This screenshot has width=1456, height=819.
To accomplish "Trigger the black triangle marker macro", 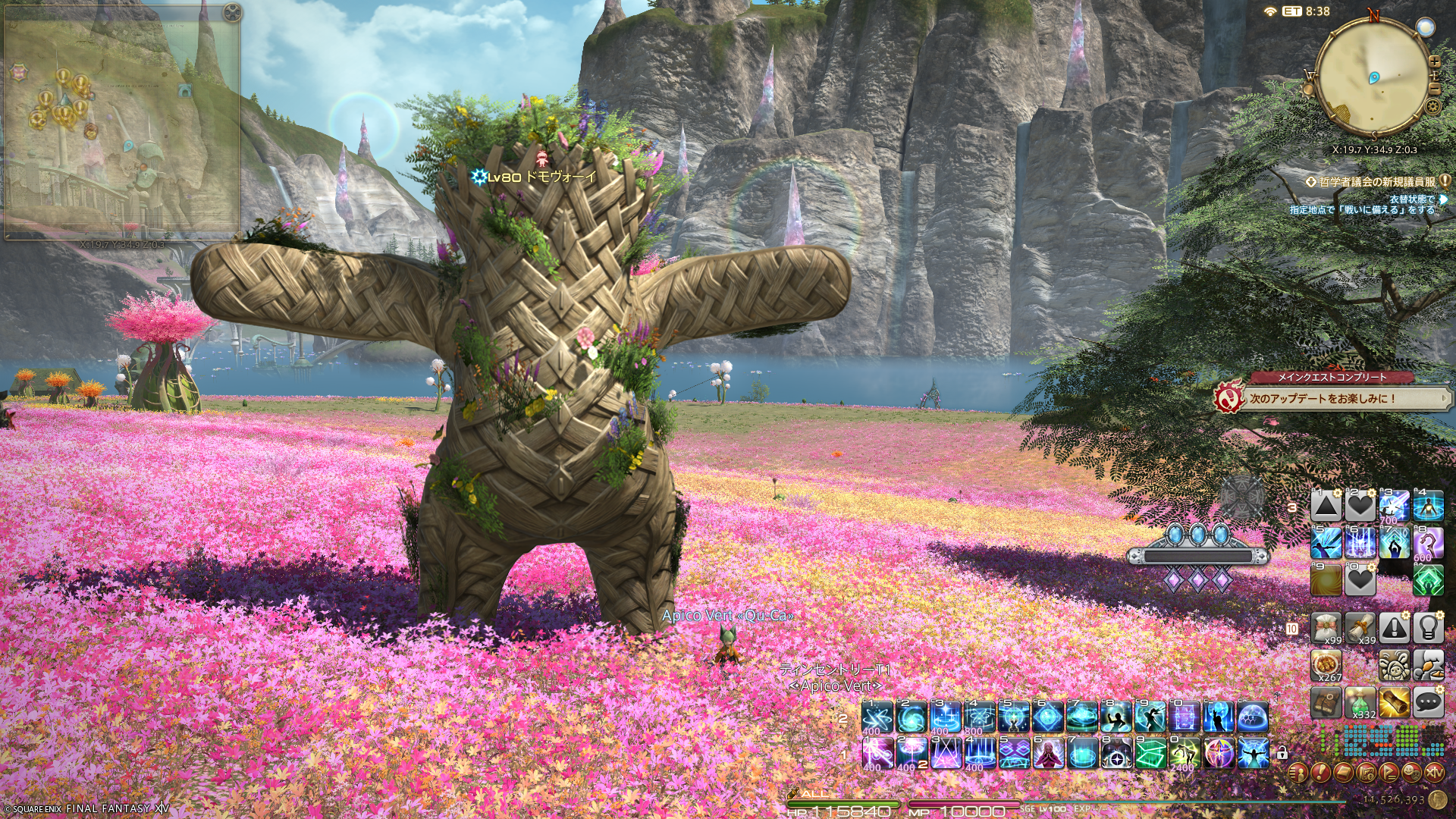I will click(x=1326, y=506).
